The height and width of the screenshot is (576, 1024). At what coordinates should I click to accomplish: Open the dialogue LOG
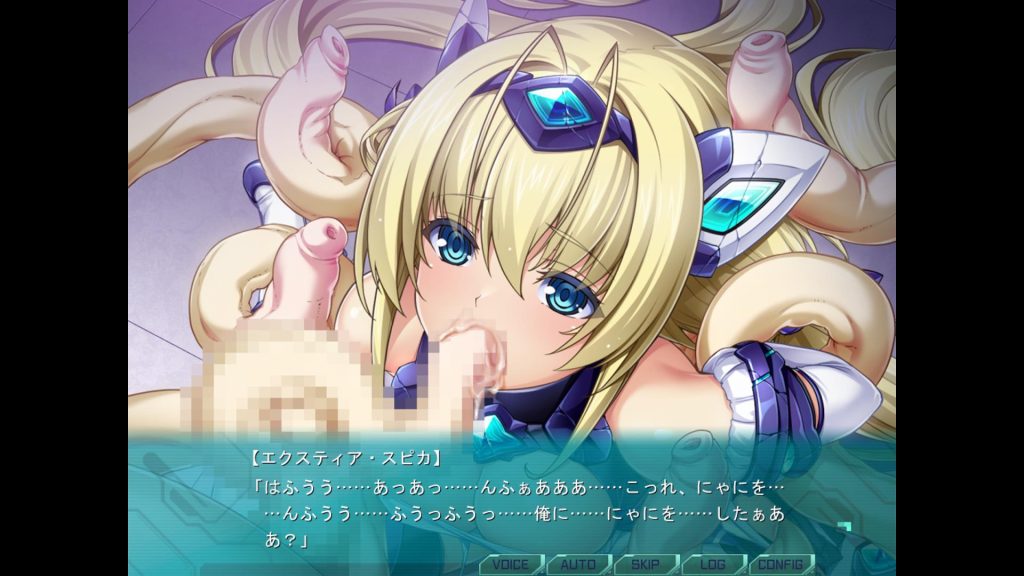click(x=713, y=564)
